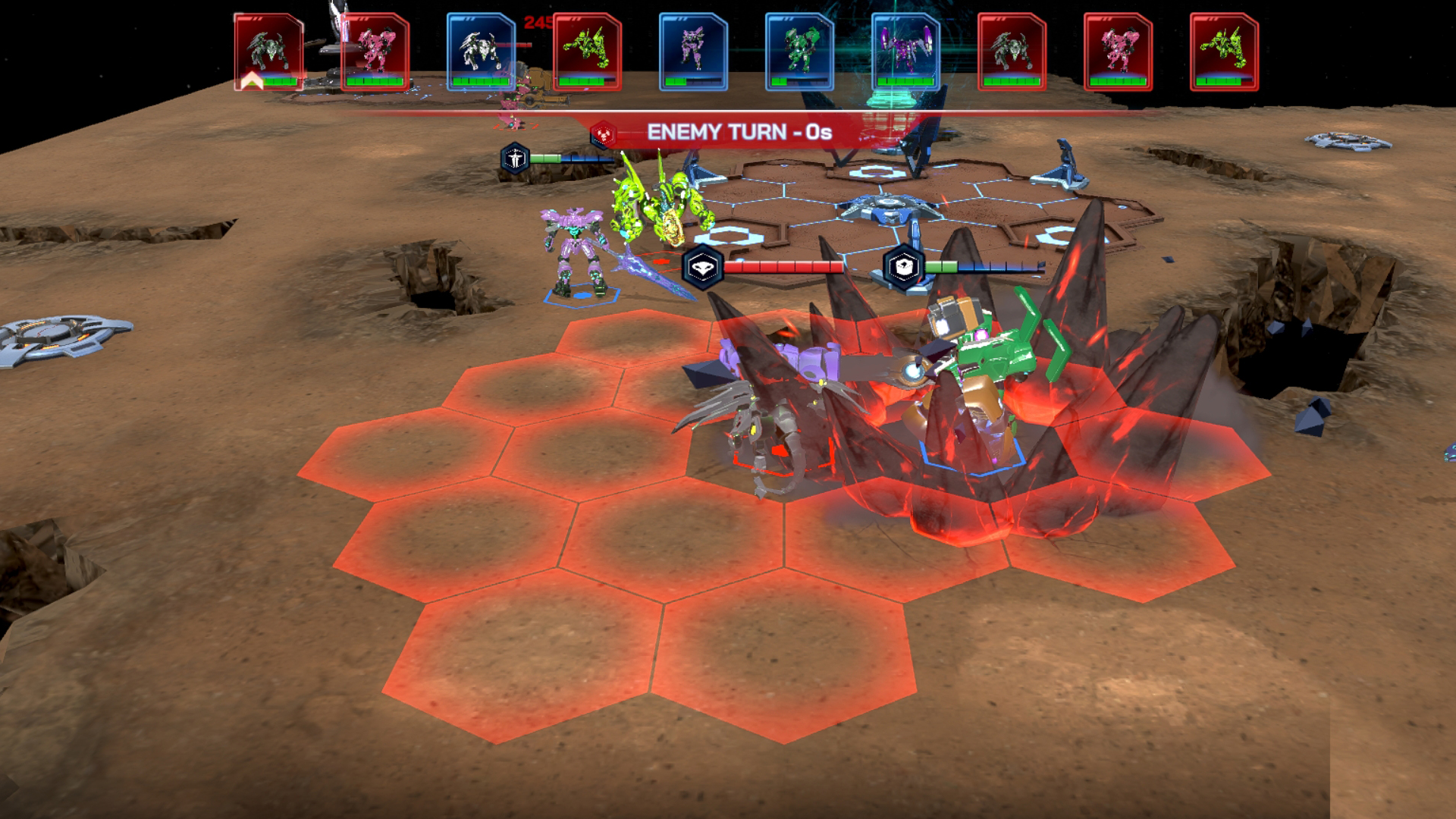Click the bird-skull hexagon emblem near the lava spikes
Image resolution: width=1456 pixels, height=819 pixels.
coord(703,266)
